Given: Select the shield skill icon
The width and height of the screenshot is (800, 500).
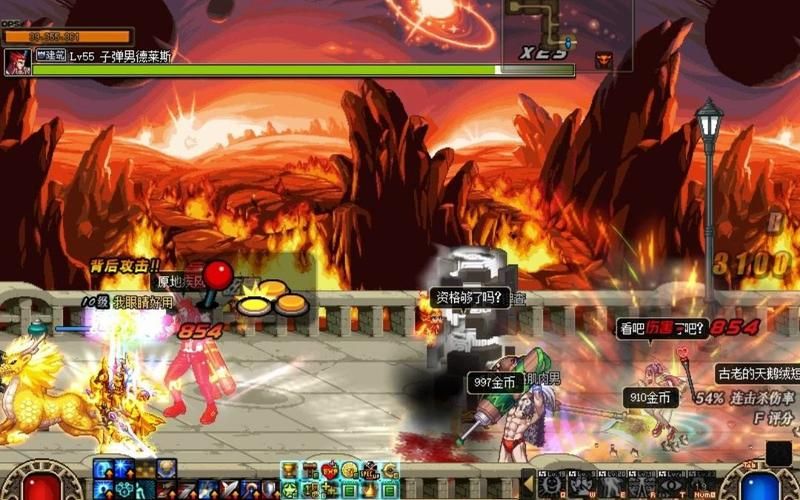Looking at the screenshot, I should point(269,489).
